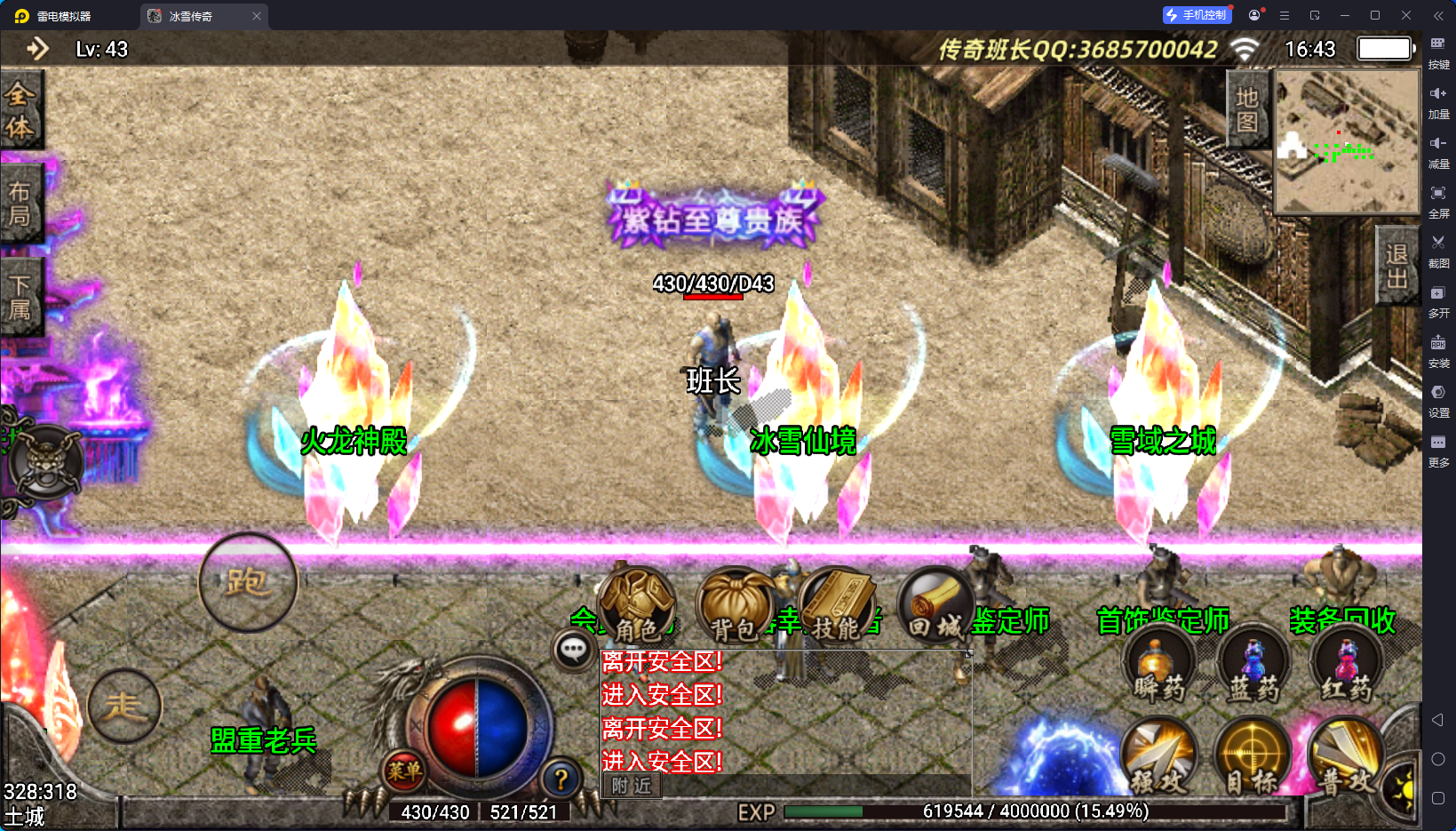Switch to 跑 run mode
Viewport: 1456px width, 831px height.
(x=247, y=583)
